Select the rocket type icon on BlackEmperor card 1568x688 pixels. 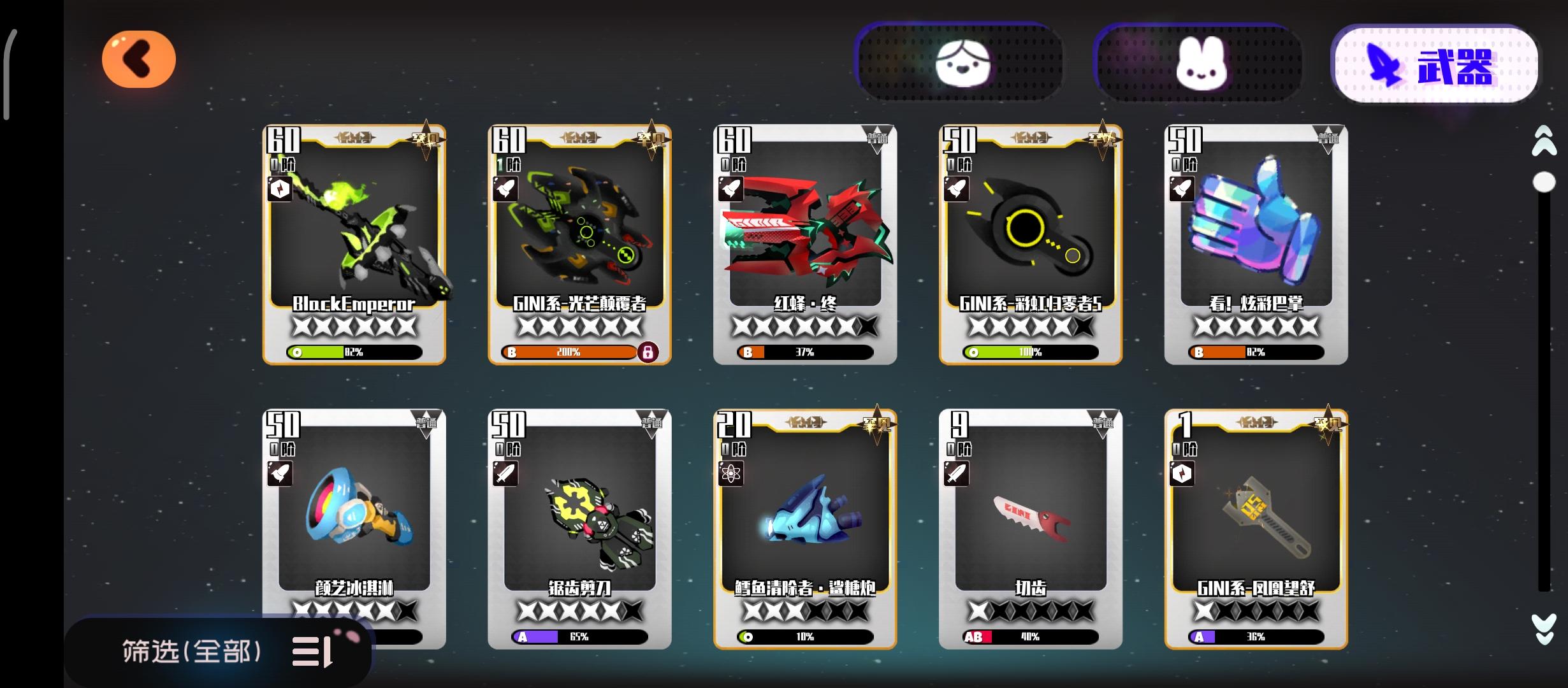point(279,189)
